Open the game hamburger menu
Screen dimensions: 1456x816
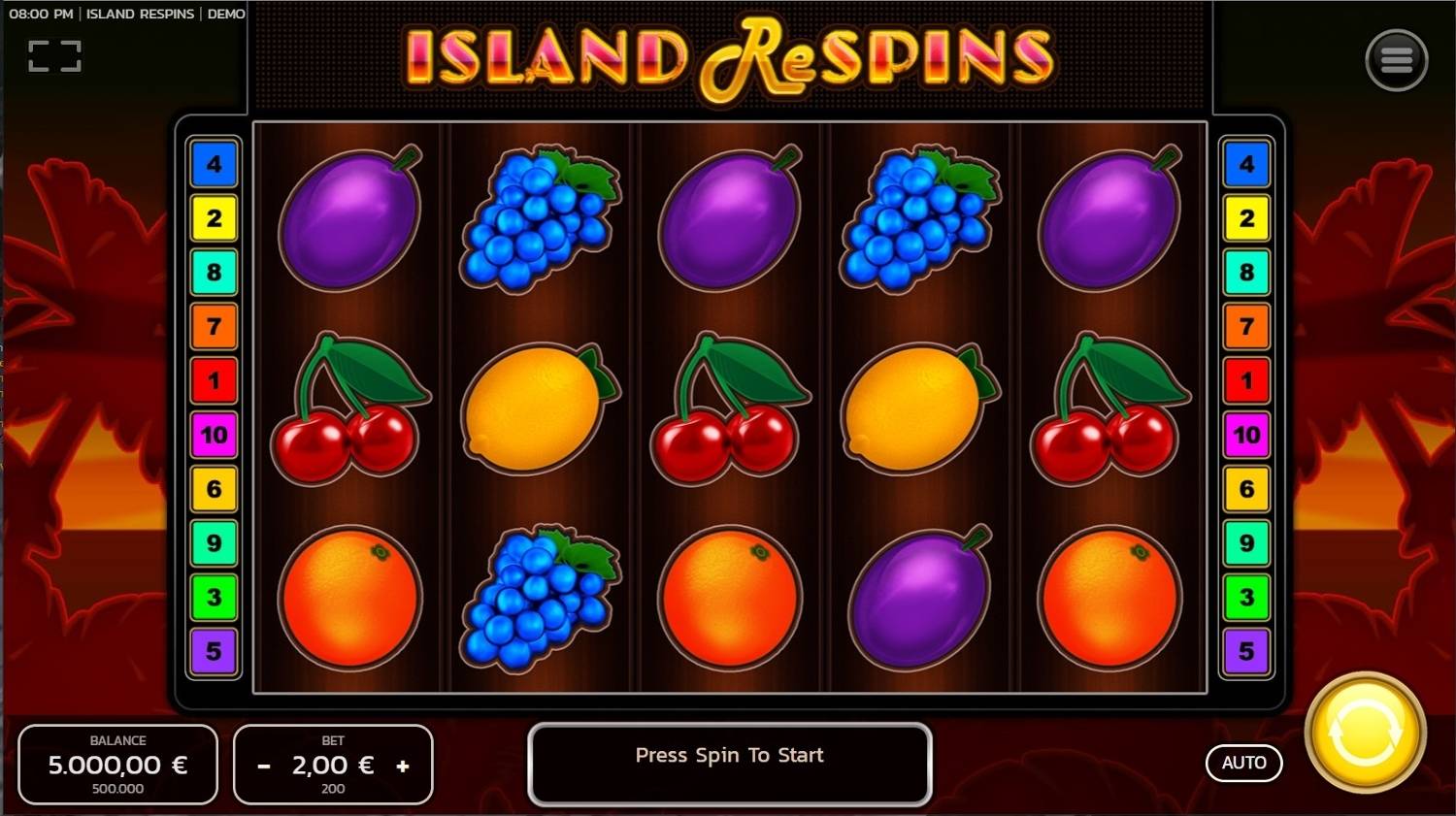(1396, 58)
